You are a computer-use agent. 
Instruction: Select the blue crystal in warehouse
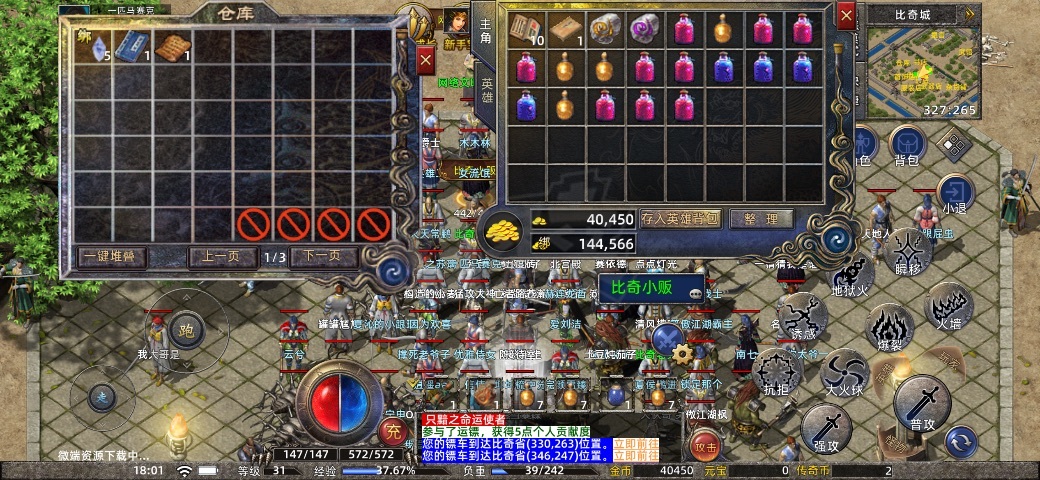(x=92, y=48)
